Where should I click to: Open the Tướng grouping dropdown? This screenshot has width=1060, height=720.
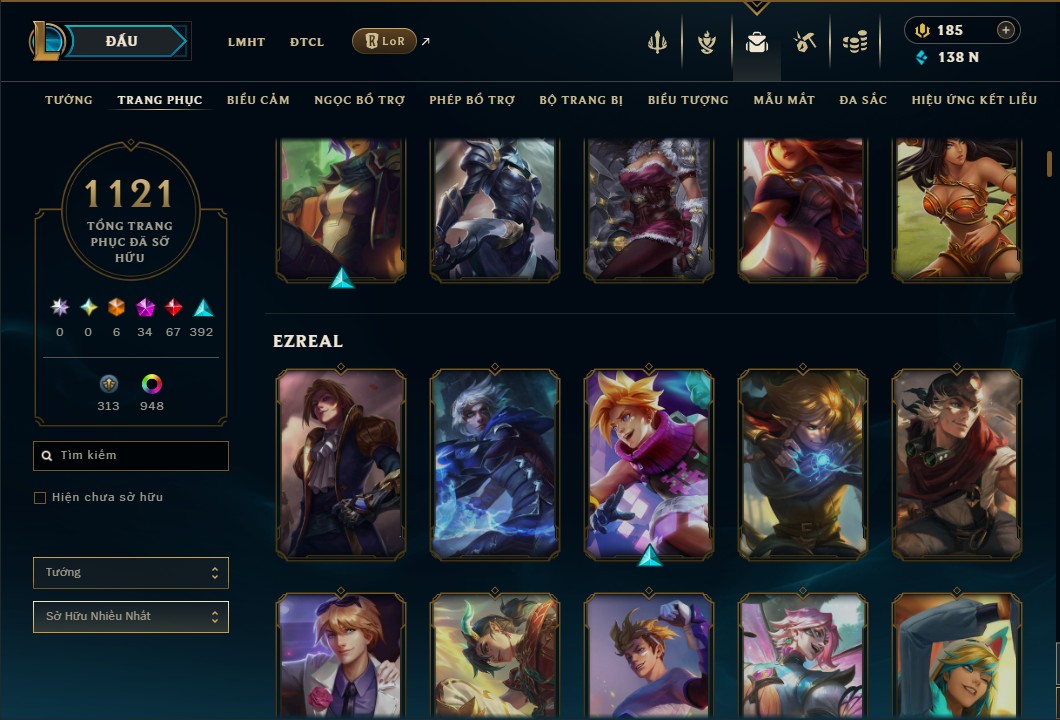click(x=131, y=573)
